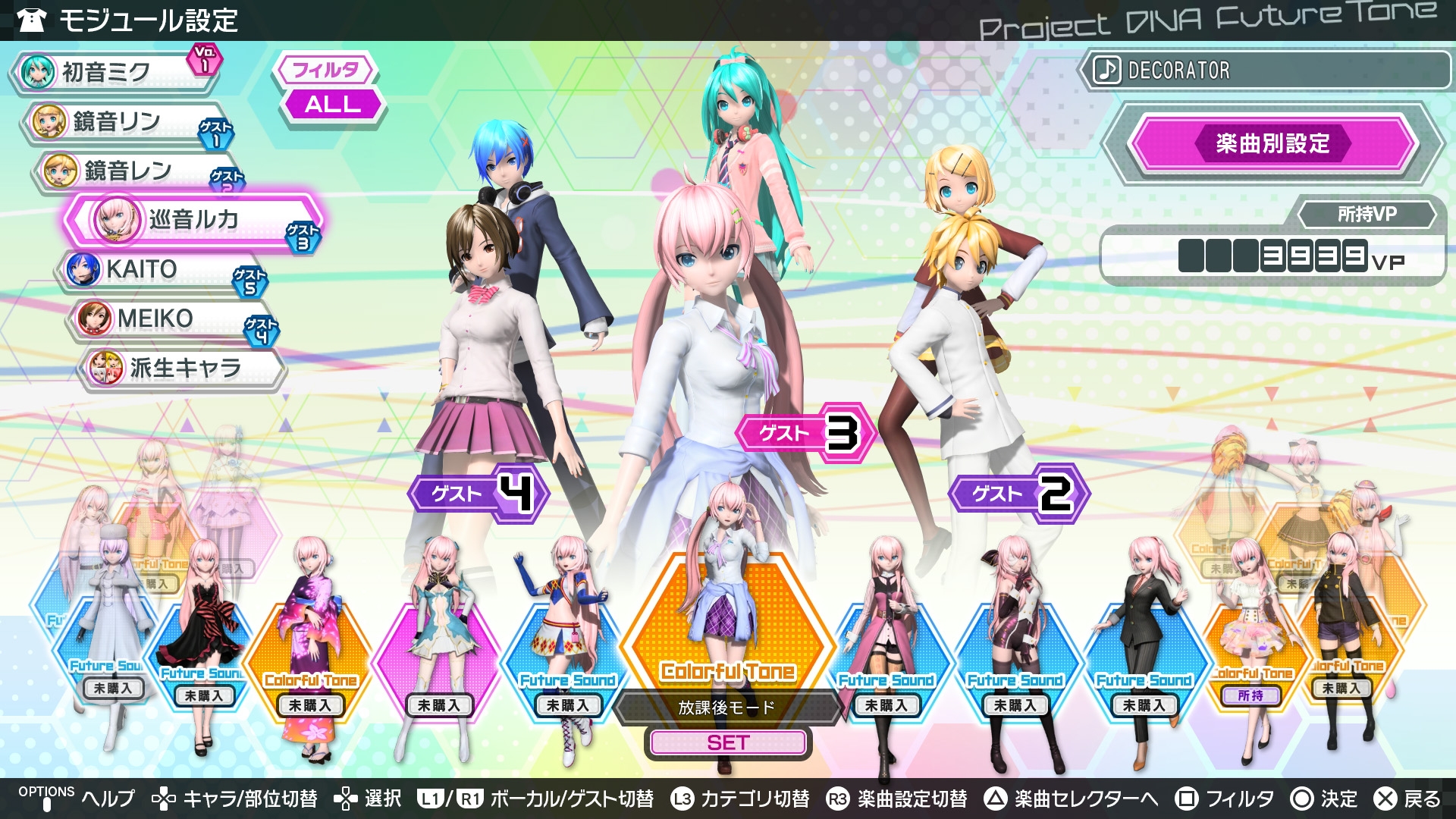Pick the owned 所持 frilly dress module
The height and width of the screenshot is (819, 1456).
[x=1251, y=645]
